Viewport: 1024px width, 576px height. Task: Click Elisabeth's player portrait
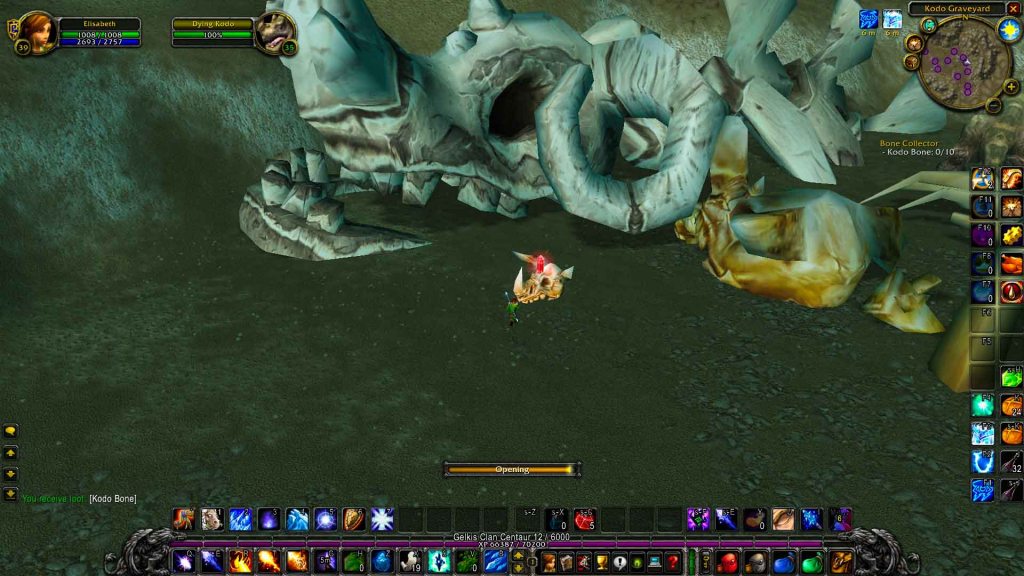36,31
